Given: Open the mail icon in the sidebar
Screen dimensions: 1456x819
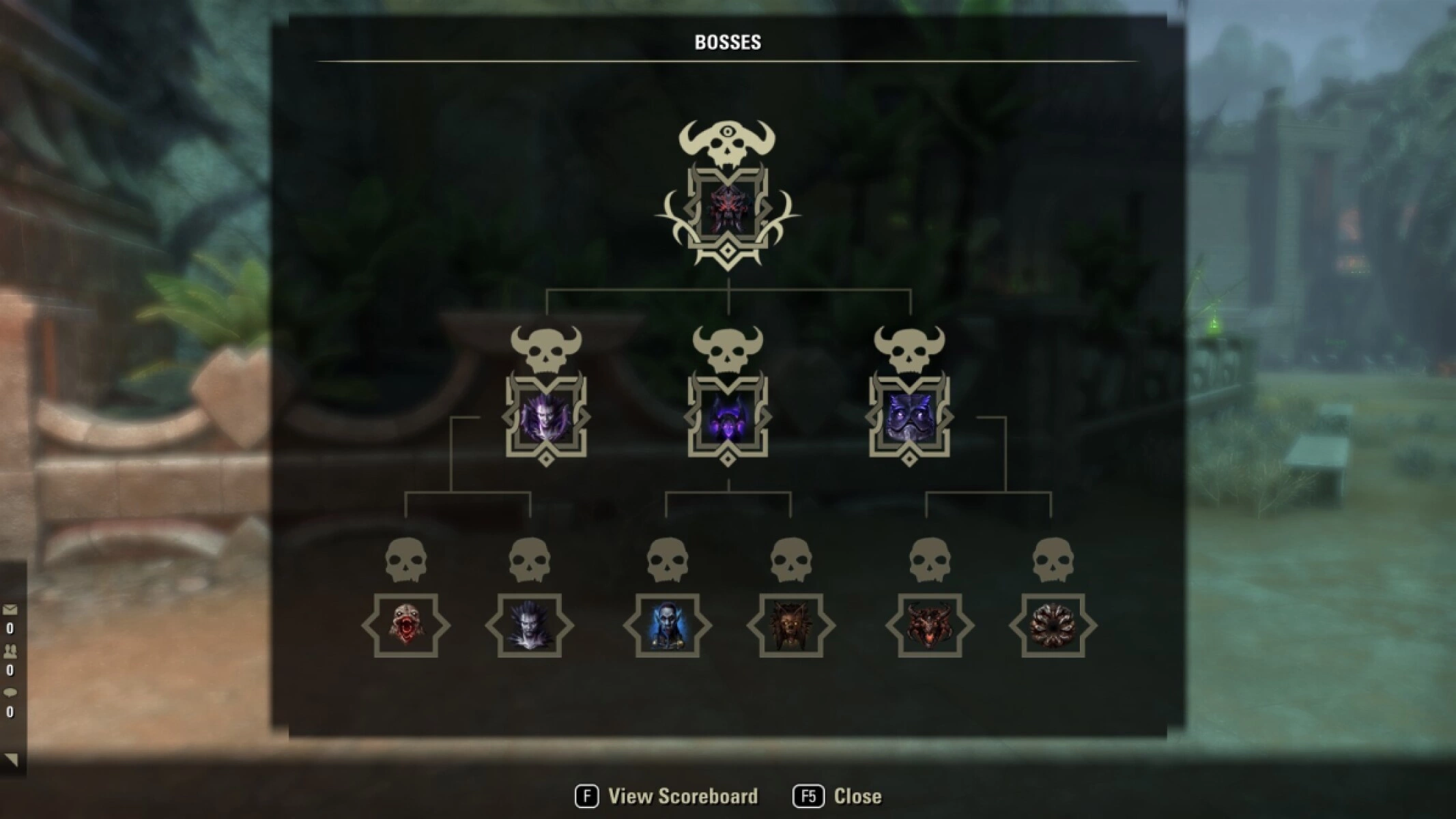Looking at the screenshot, I should 10,609.
